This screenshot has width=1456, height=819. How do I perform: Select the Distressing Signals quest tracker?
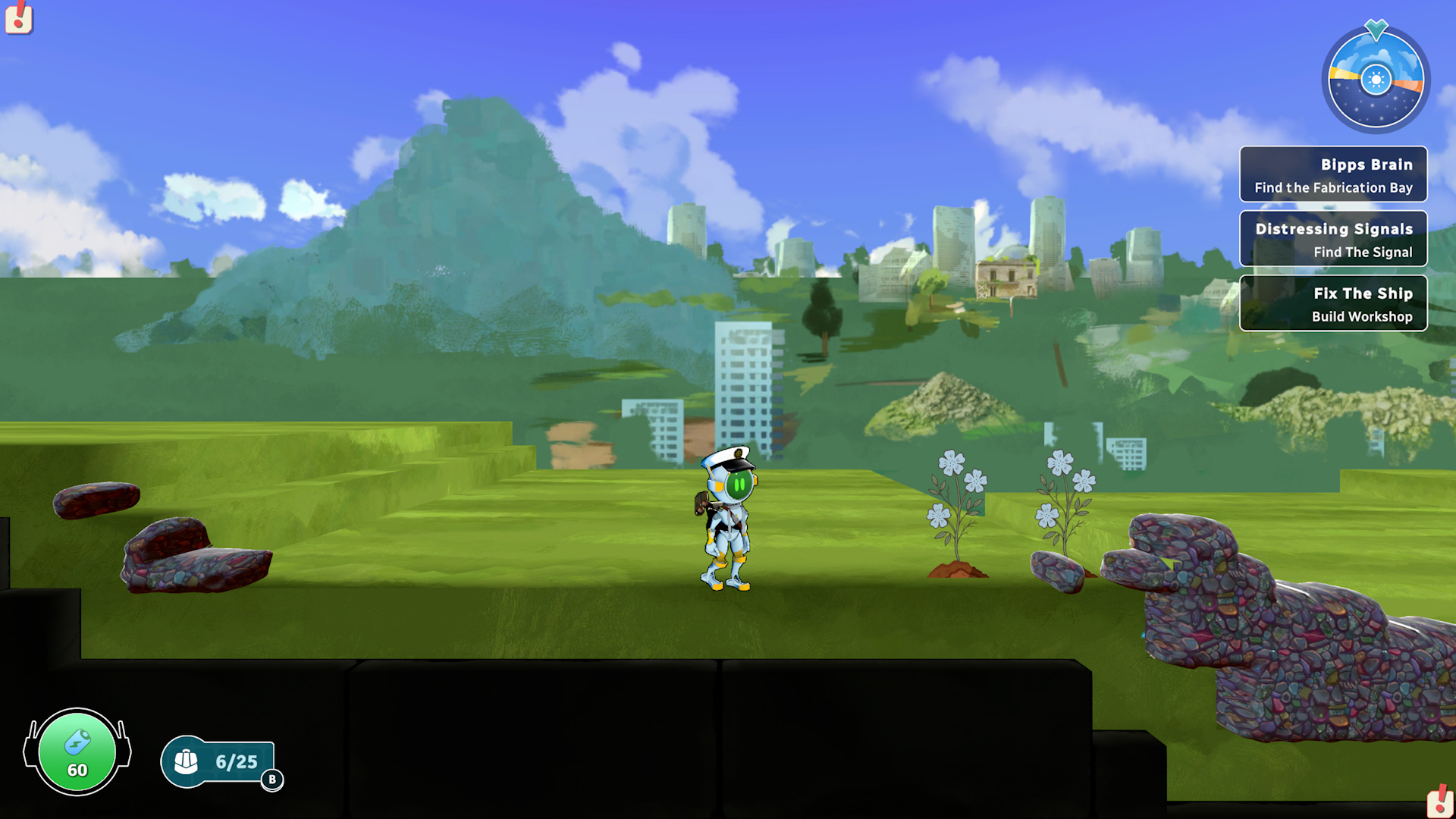[1333, 239]
